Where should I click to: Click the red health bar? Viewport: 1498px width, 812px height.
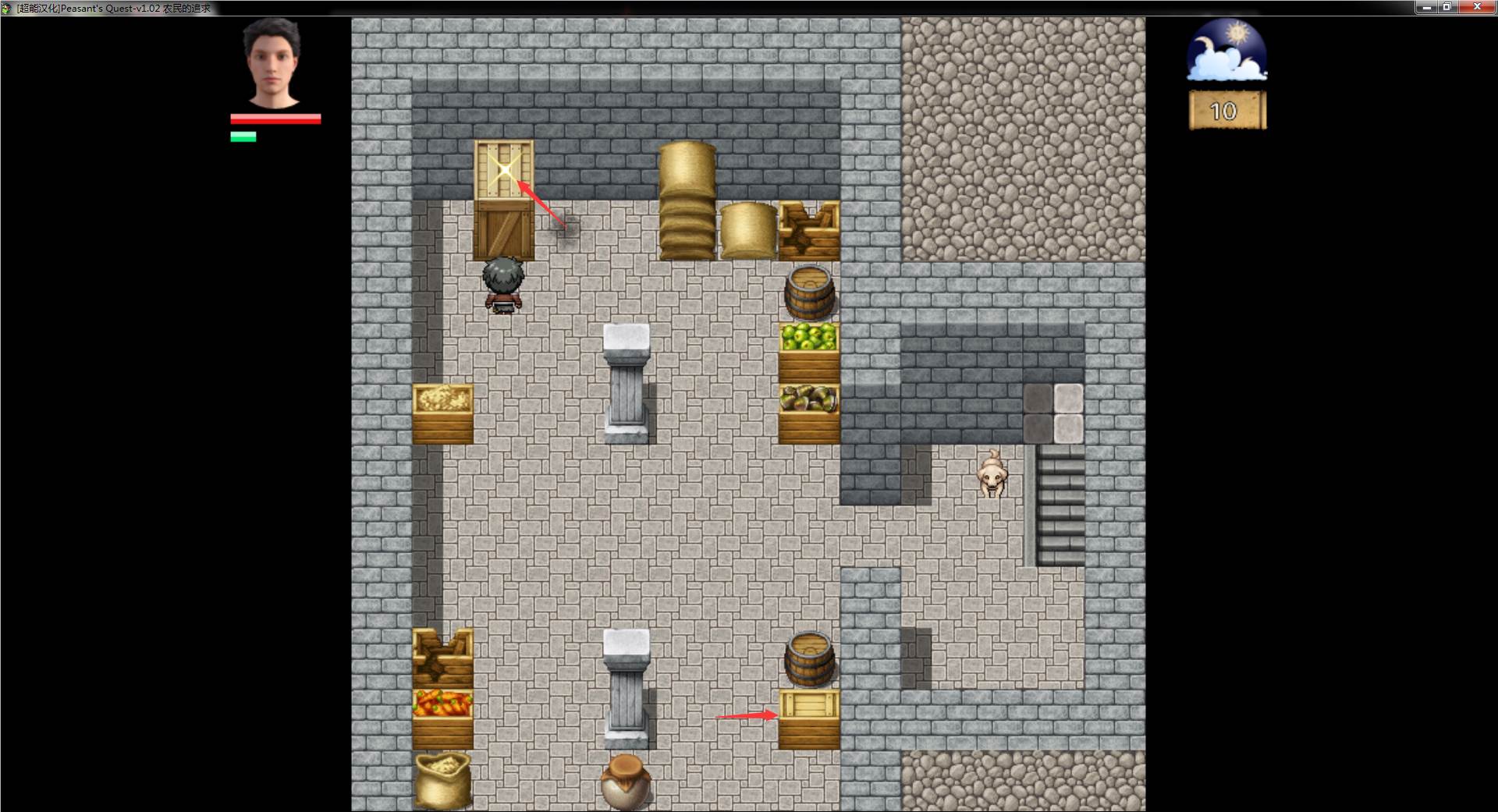tap(275, 119)
